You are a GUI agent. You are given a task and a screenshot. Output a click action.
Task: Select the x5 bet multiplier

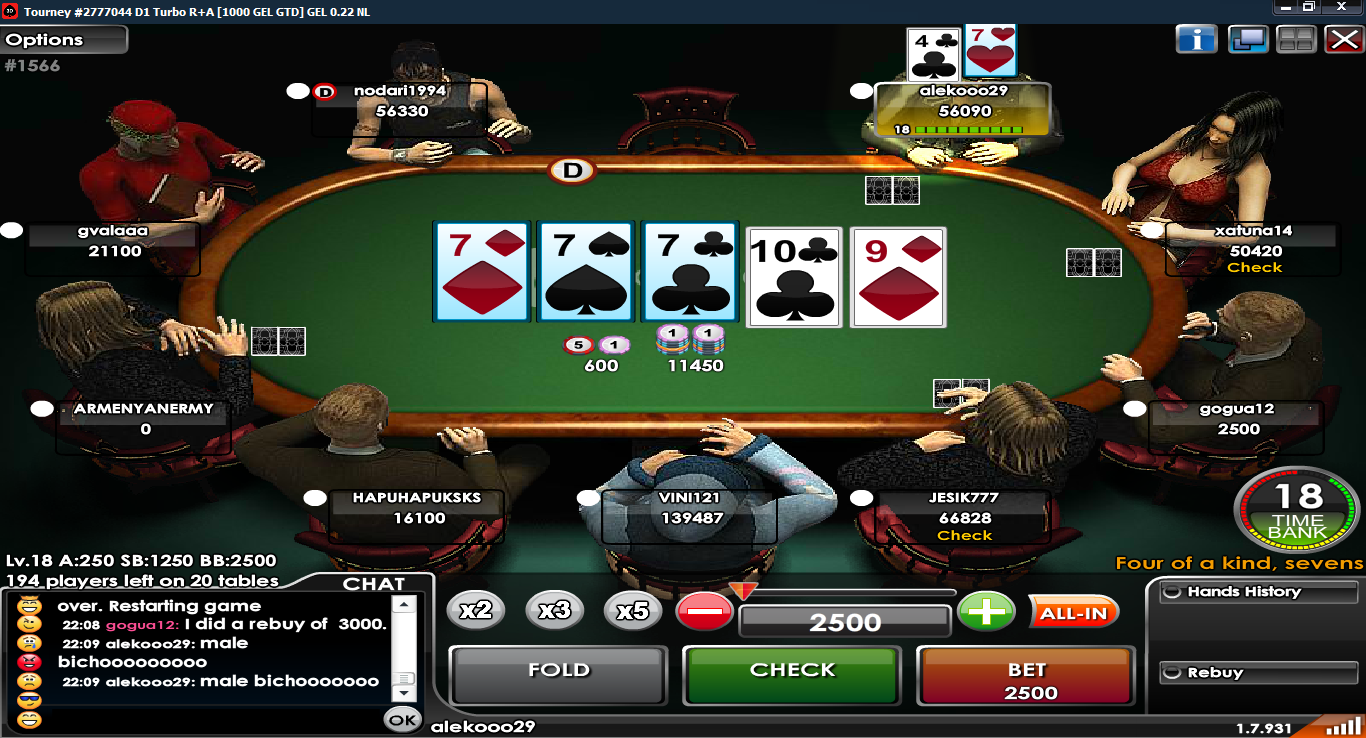[633, 610]
